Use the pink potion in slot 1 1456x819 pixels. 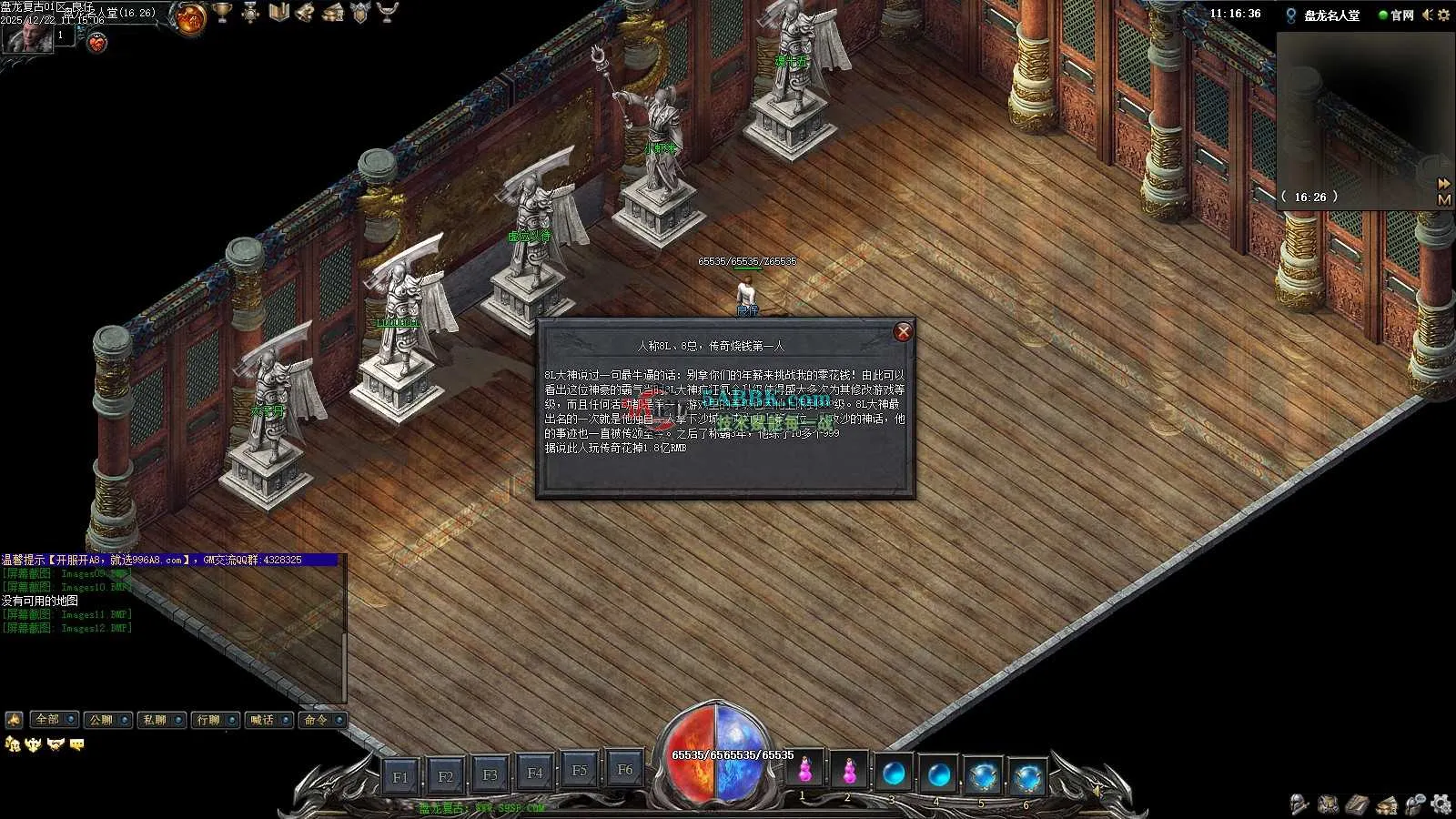(x=804, y=772)
